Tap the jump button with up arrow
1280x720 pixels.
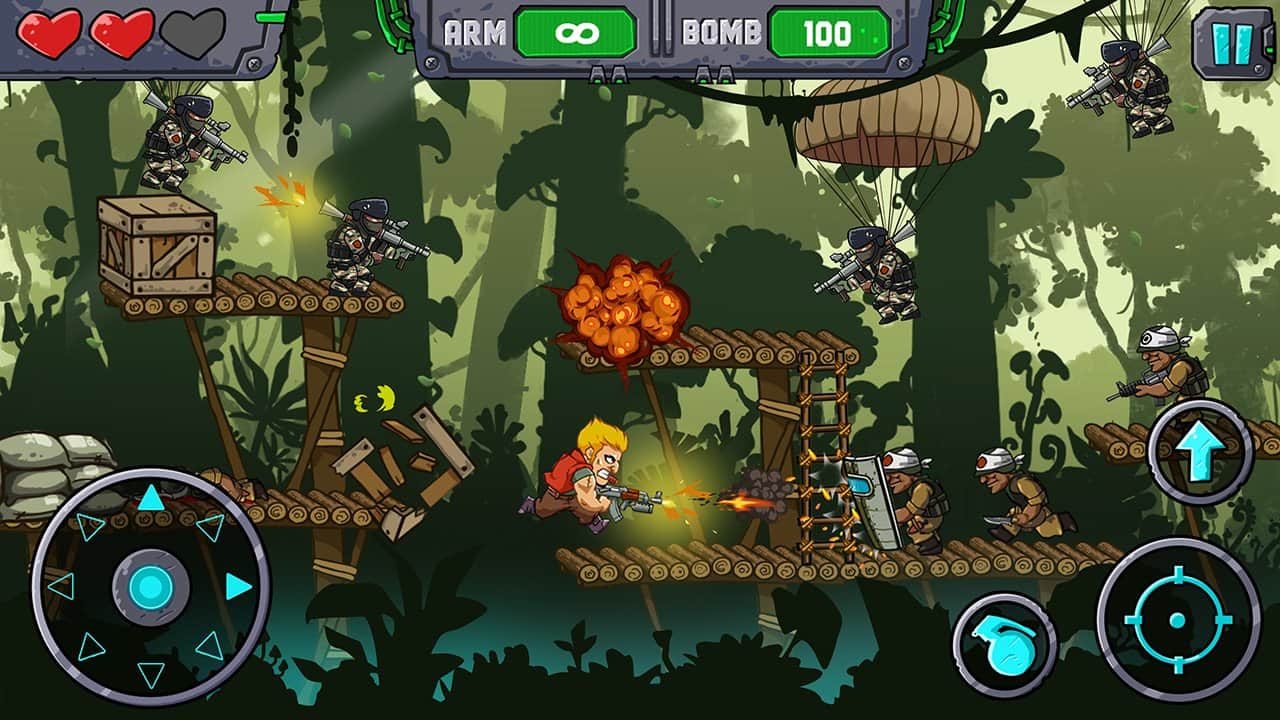tap(1200, 452)
